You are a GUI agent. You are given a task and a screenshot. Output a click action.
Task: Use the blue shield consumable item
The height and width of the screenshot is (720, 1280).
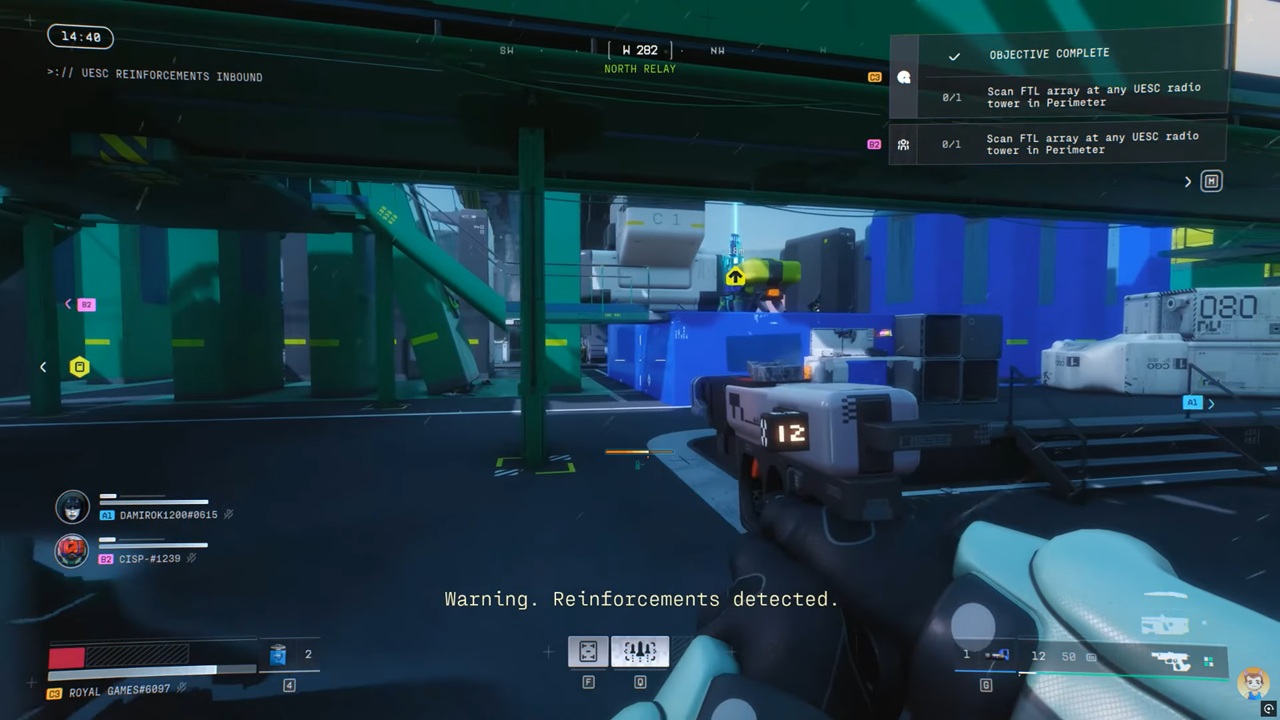pyautogui.click(x=278, y=655)
